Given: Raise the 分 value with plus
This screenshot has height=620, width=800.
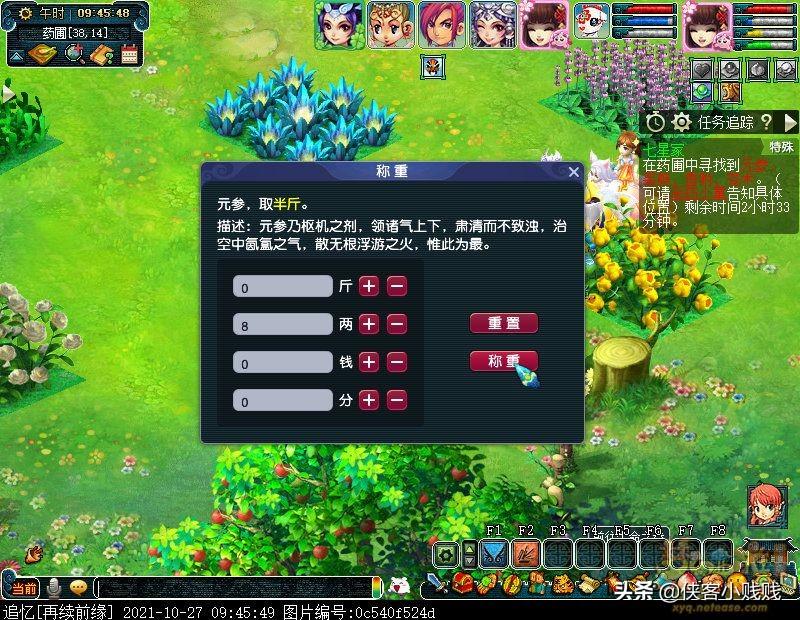Looking at the screenshot, I should click(x=369, y=400).
